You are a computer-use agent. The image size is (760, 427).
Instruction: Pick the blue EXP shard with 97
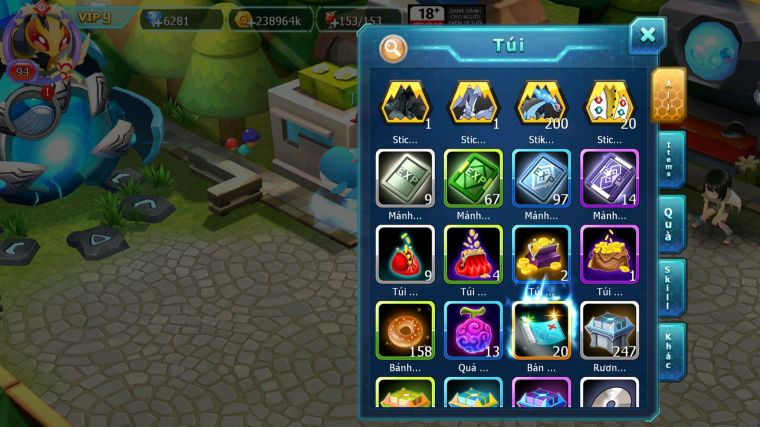click(541, 177)
